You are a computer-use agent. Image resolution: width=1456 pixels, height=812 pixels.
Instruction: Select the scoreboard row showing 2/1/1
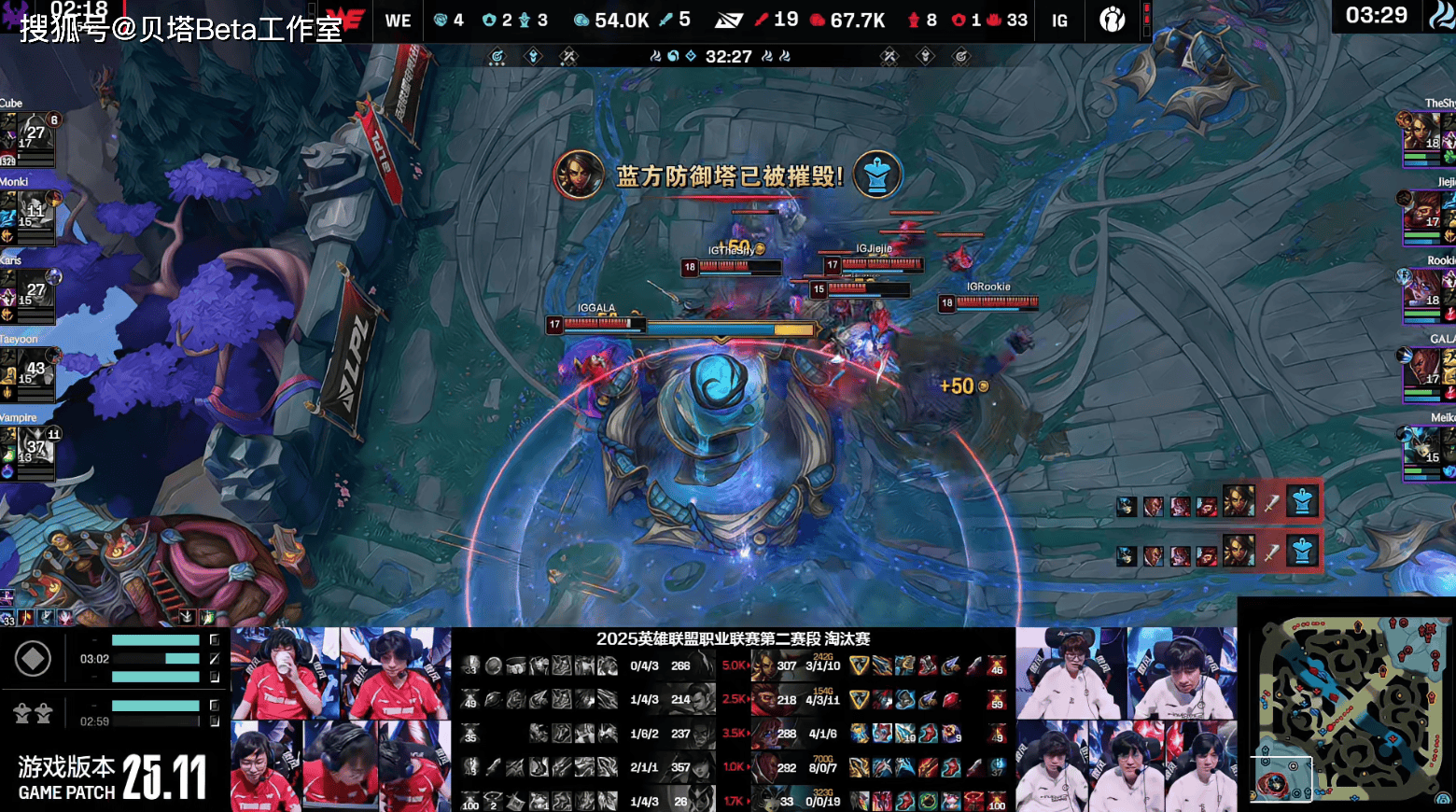[x=644, y=767]
